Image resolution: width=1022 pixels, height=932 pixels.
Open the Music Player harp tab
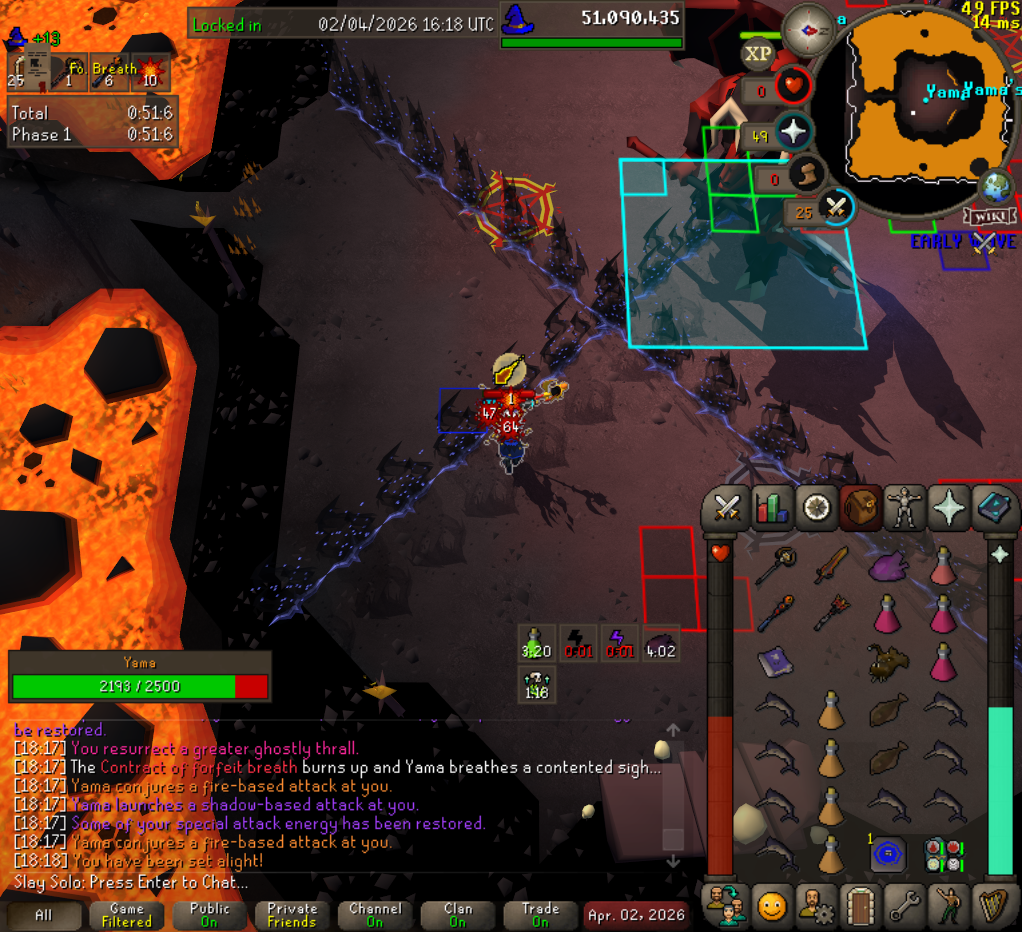point(995,905)
